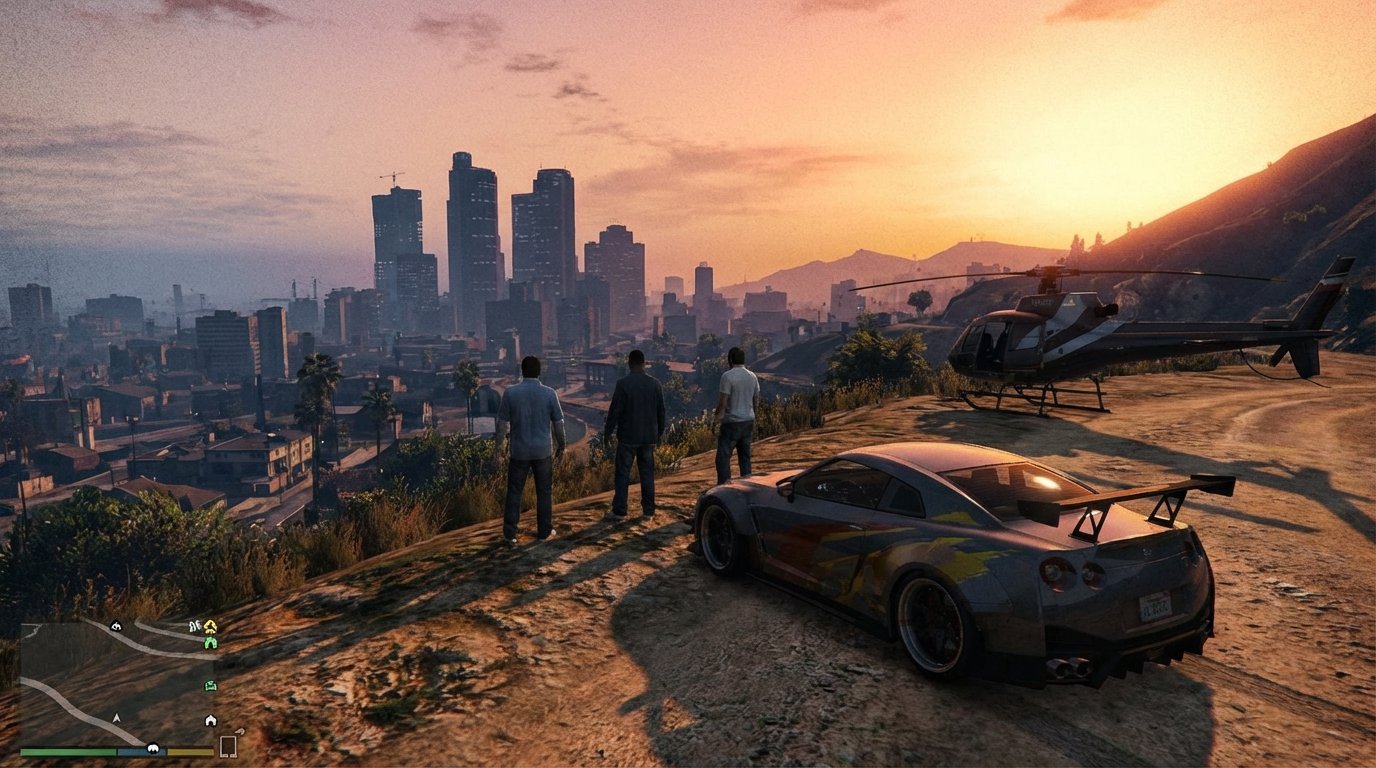The width and height of the screenshot is (1376, 768).
Task: Click the white character blip atop the minimap
Action: tap(116, 627)
